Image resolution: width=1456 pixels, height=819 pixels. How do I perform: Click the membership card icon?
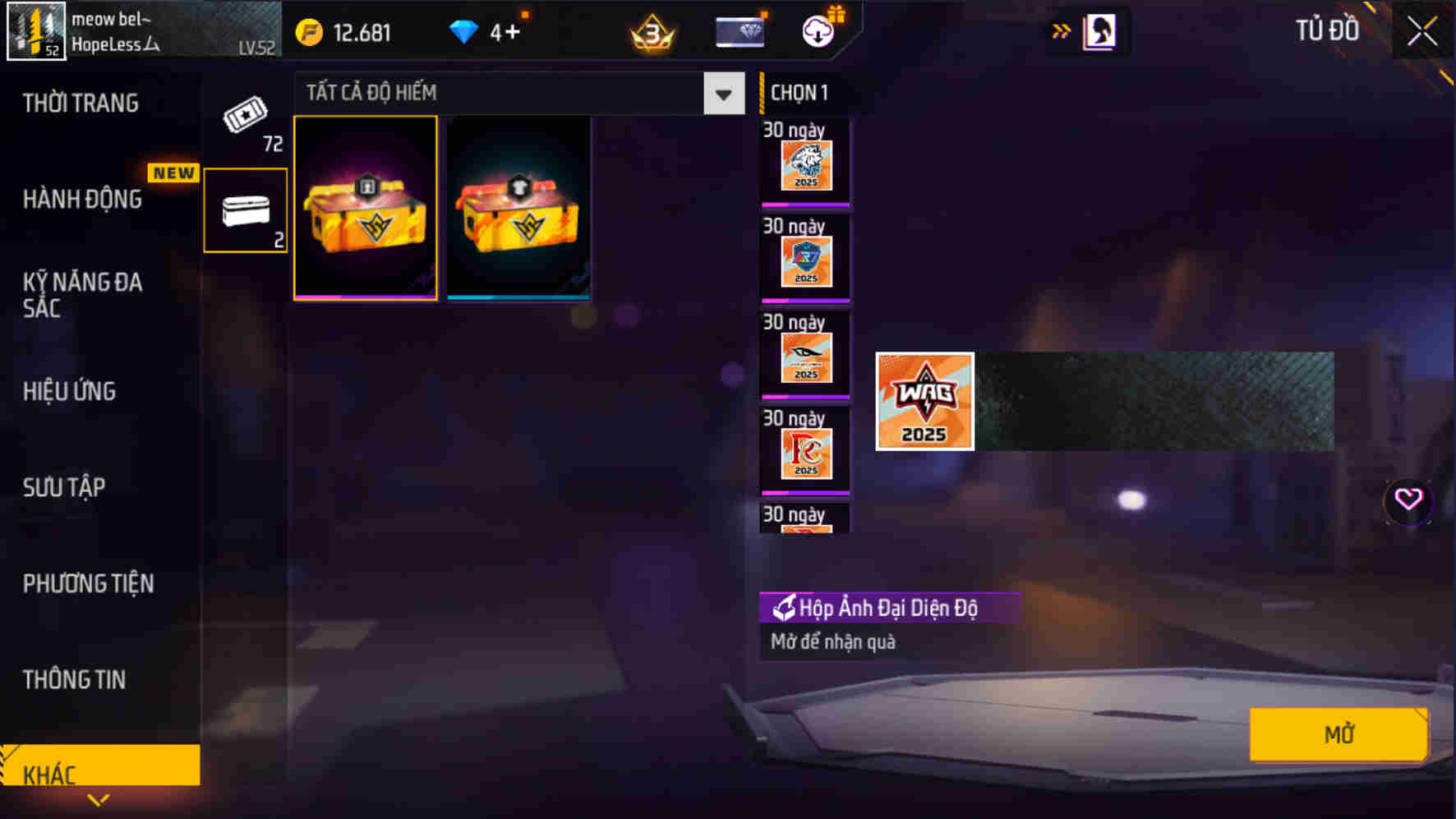pyautogui.click(x=738, y=31)
